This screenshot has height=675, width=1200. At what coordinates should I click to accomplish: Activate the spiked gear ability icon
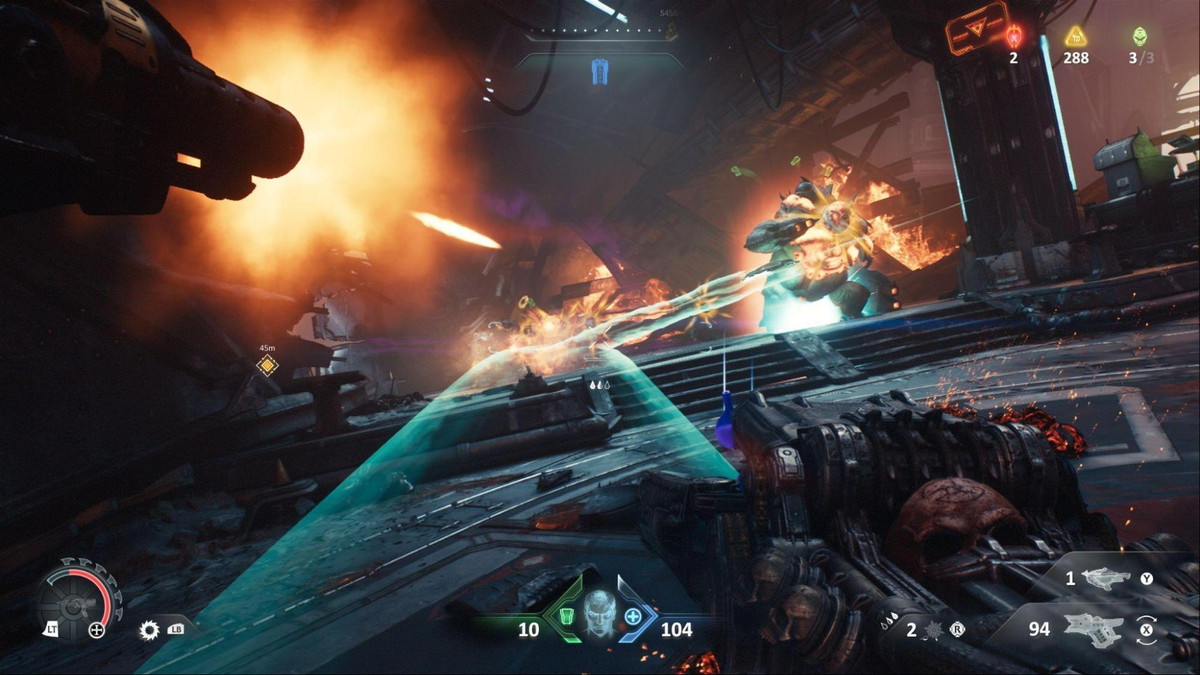(x=150, y=630)
